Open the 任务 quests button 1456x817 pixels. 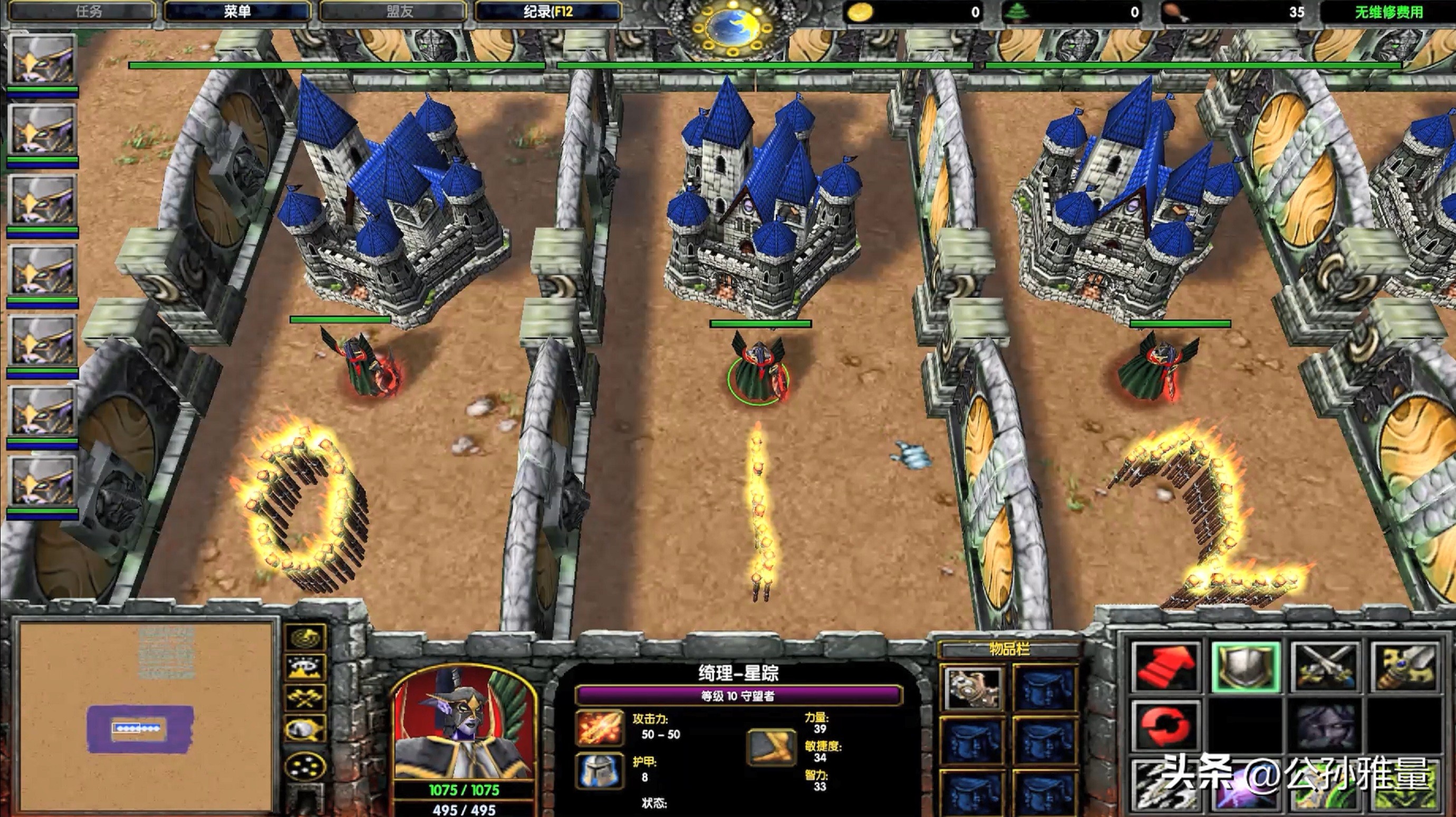click(x=82, y=11)
